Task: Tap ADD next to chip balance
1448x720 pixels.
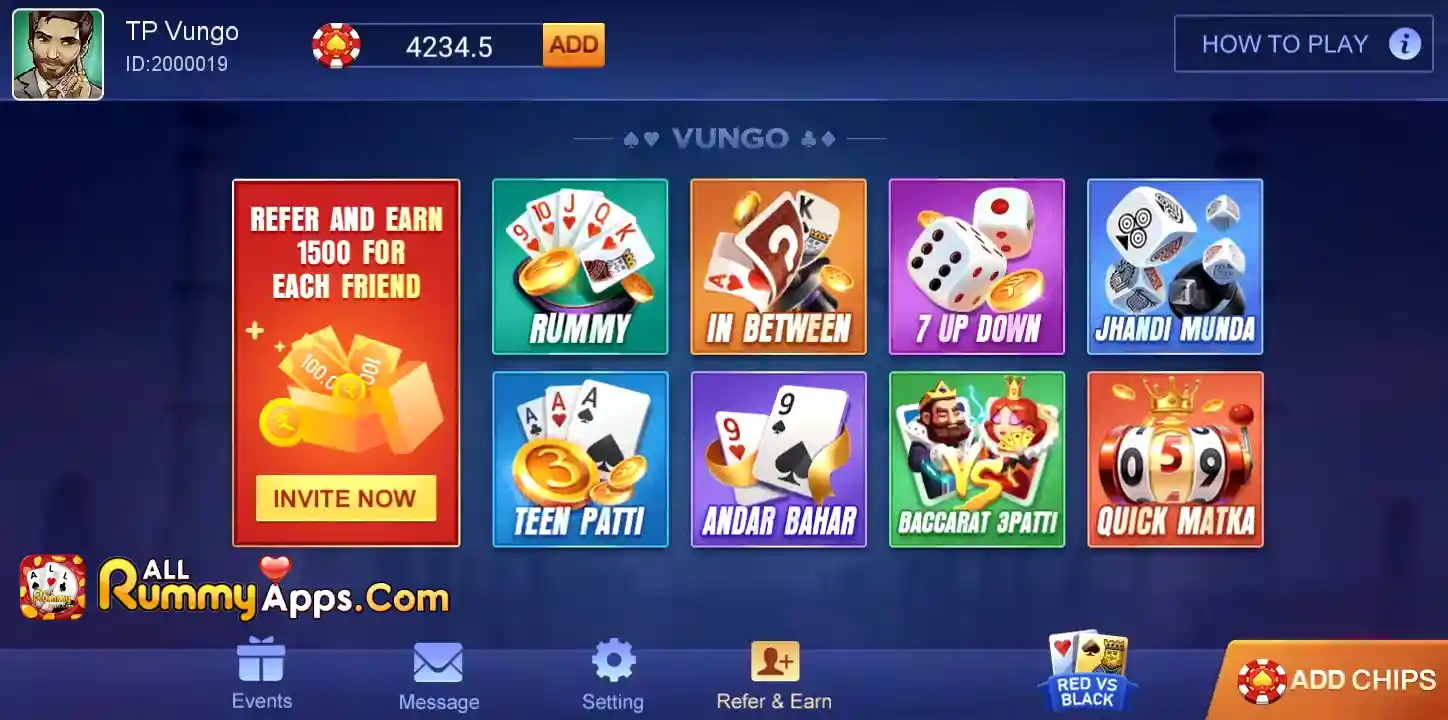Action: tap(572, 45)
